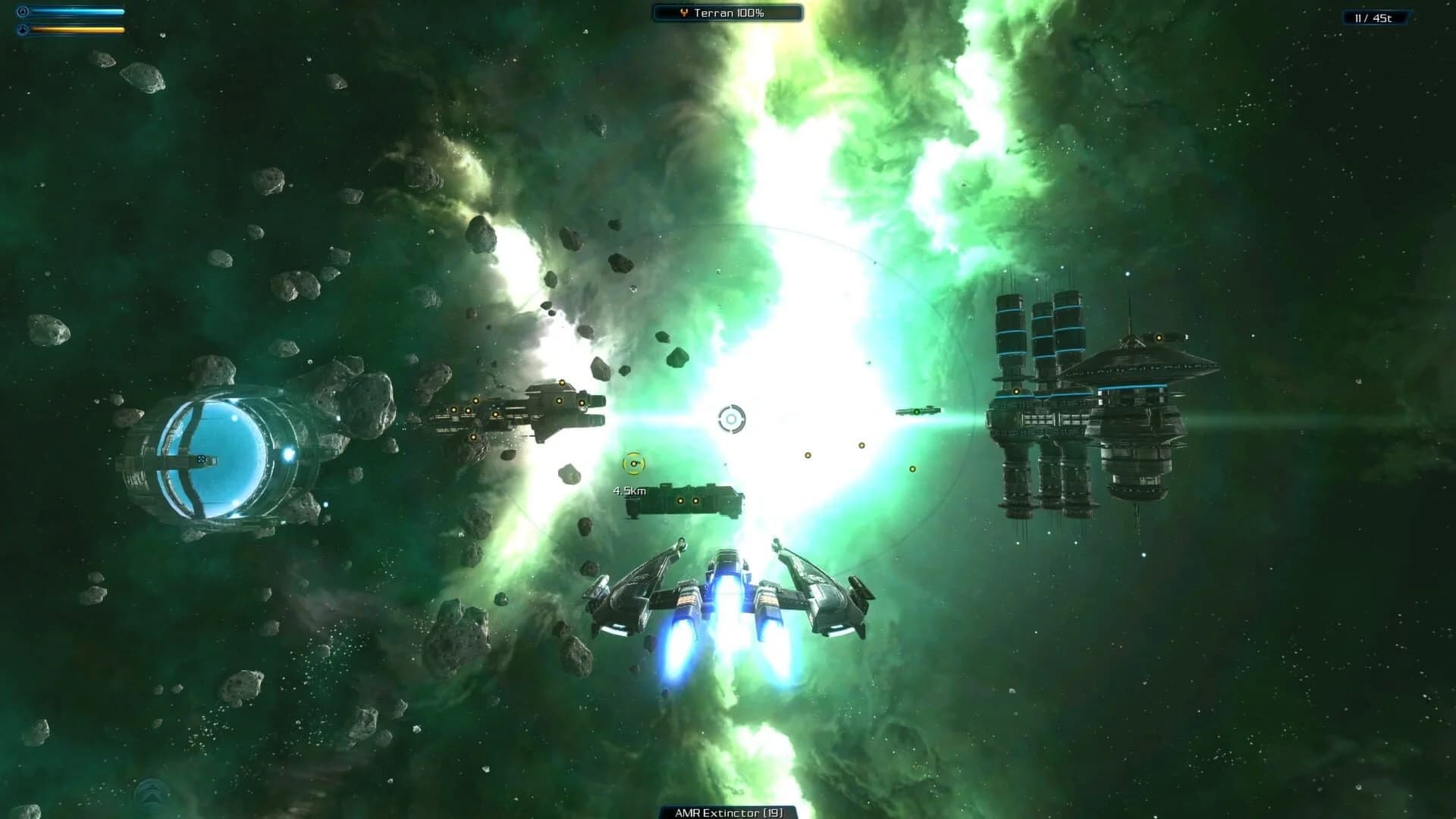This screenshot has height=819, width=1456.
Task: Select the shield status icon
Action: click(23, 12)
